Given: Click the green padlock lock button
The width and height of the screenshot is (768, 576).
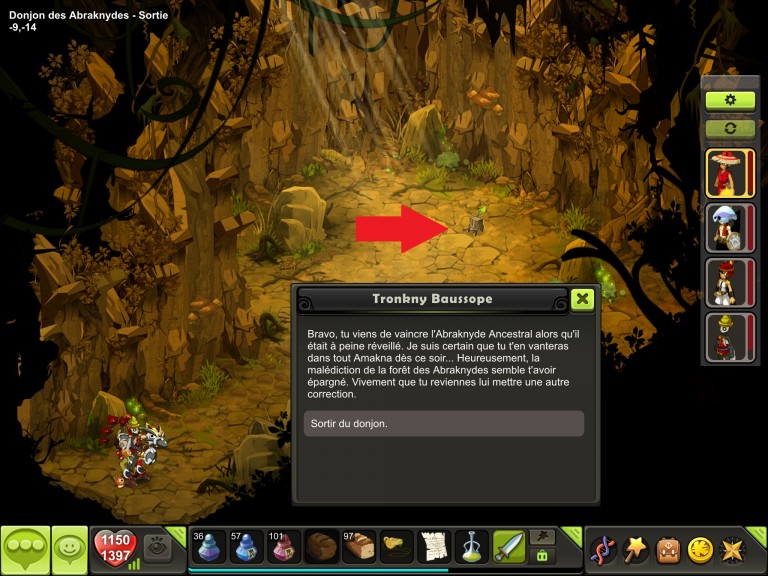Looking at the screenshot, I should tap(542, 556).
